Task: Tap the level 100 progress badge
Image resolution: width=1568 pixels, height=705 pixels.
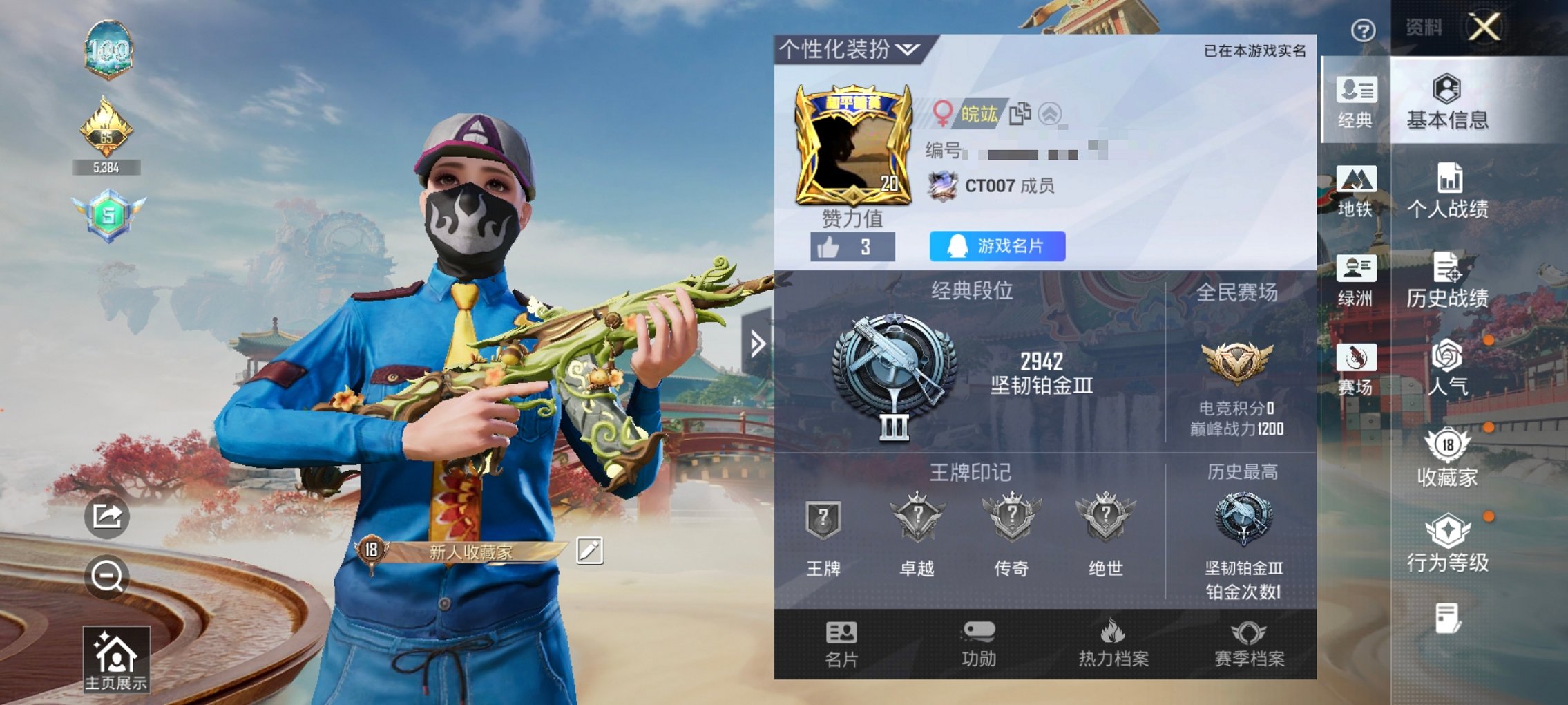Action: tap(111, 49)
